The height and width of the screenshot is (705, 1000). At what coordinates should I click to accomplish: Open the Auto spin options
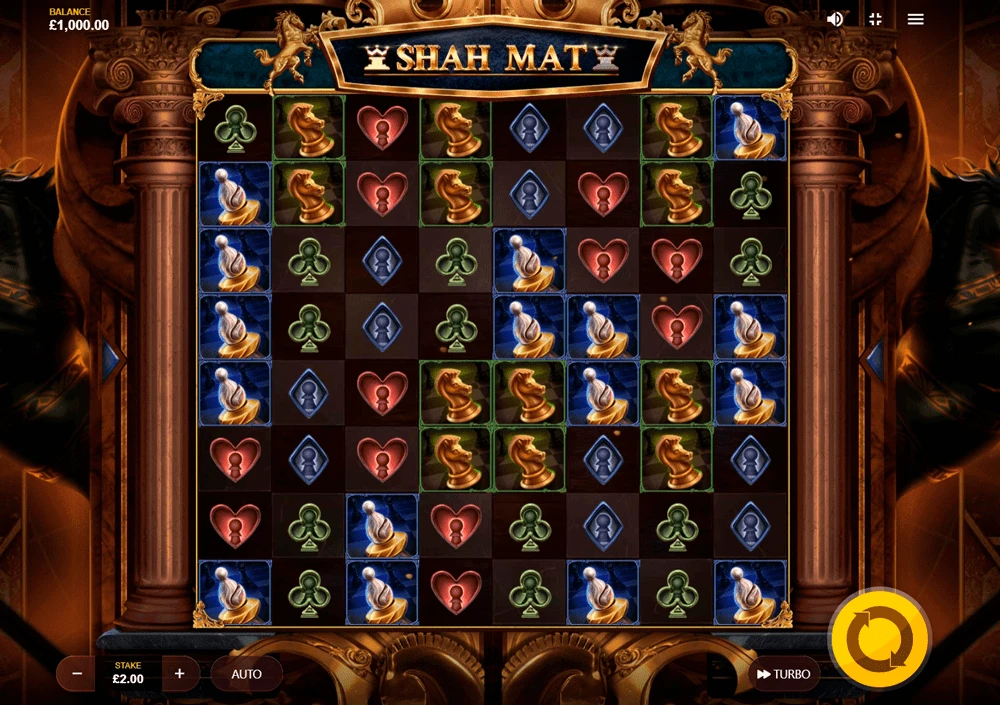[246, 674]
